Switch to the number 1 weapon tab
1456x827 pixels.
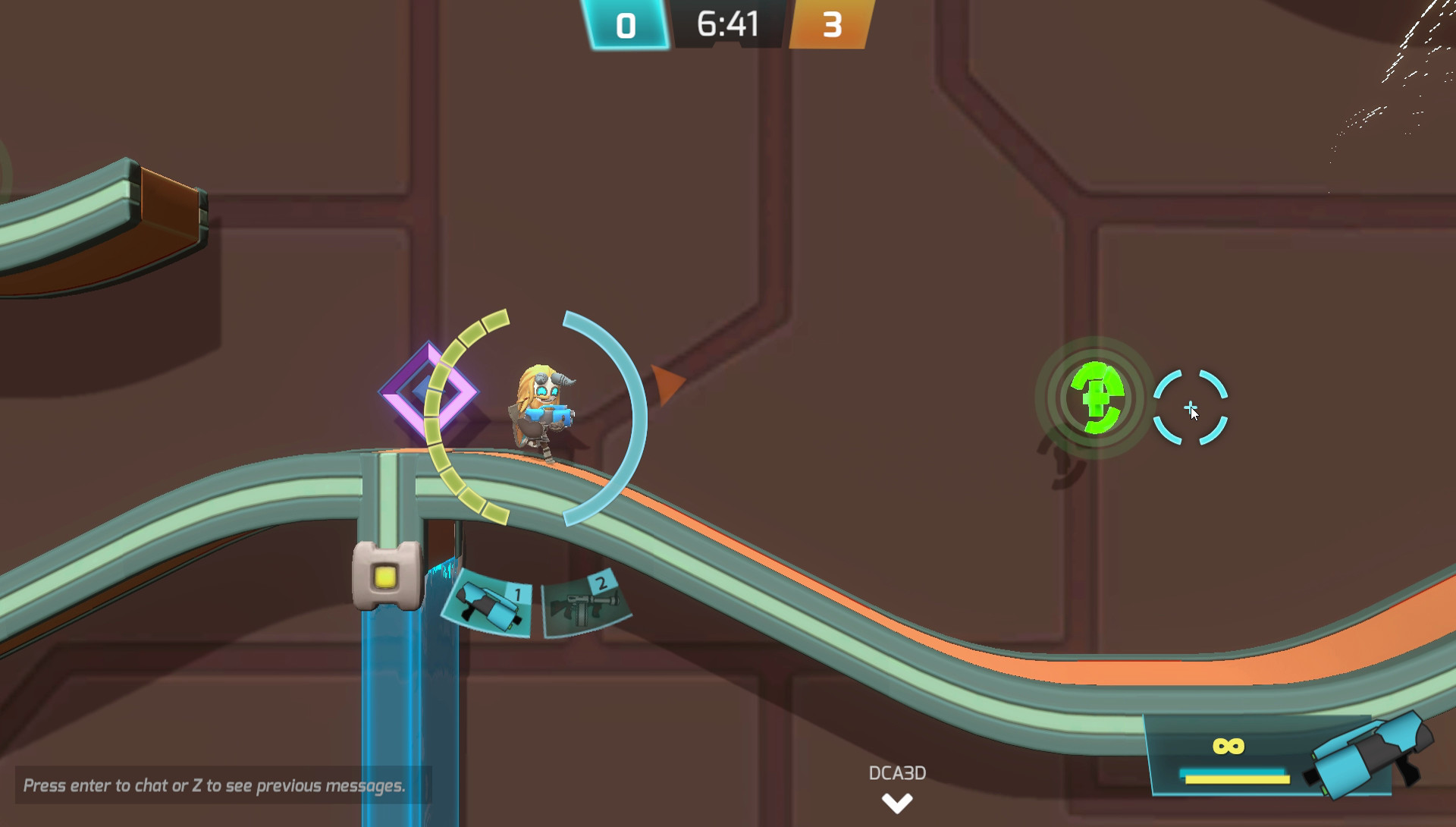(518, 595)
